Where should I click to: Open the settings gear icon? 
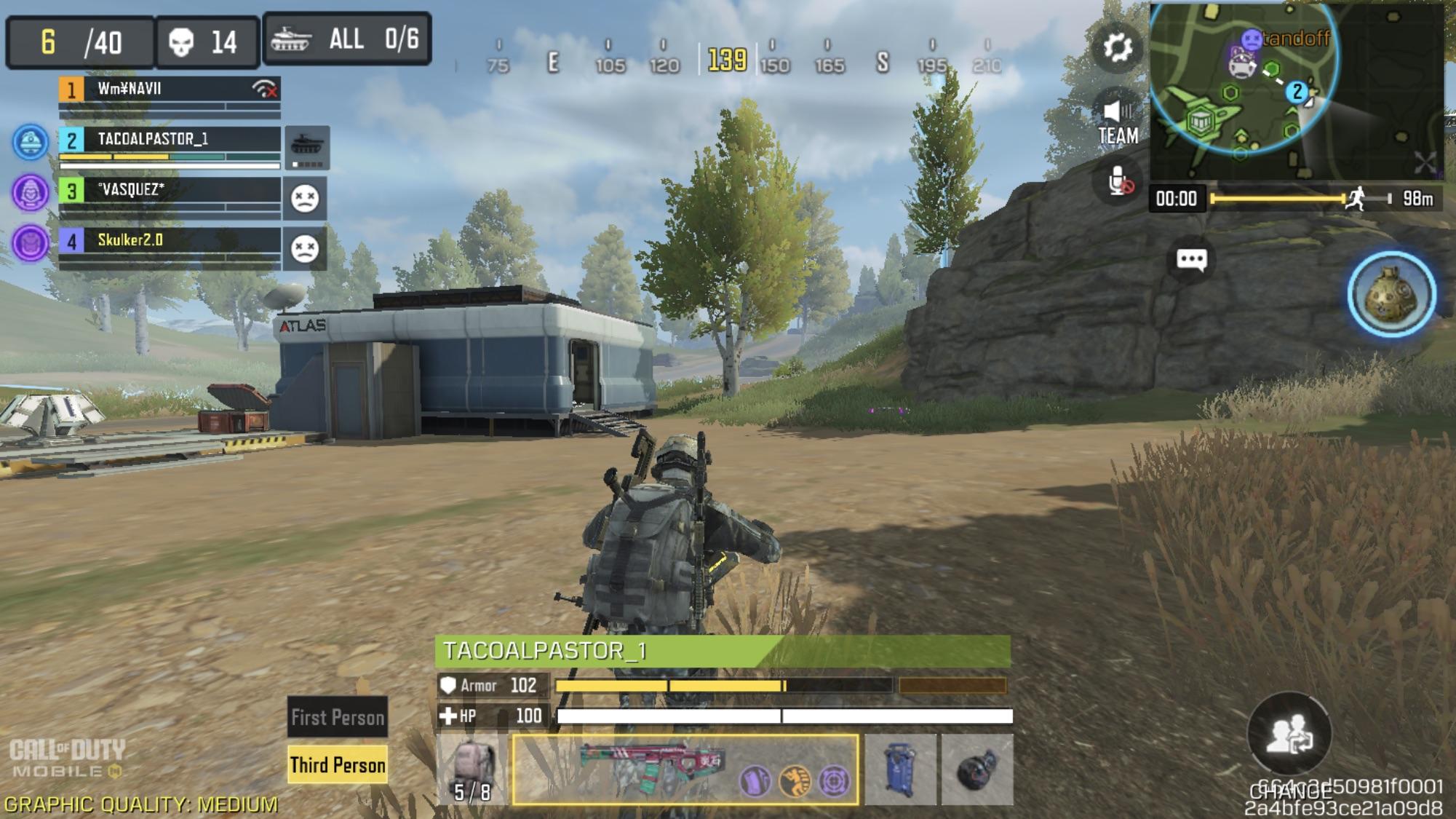coord(1117,48)
